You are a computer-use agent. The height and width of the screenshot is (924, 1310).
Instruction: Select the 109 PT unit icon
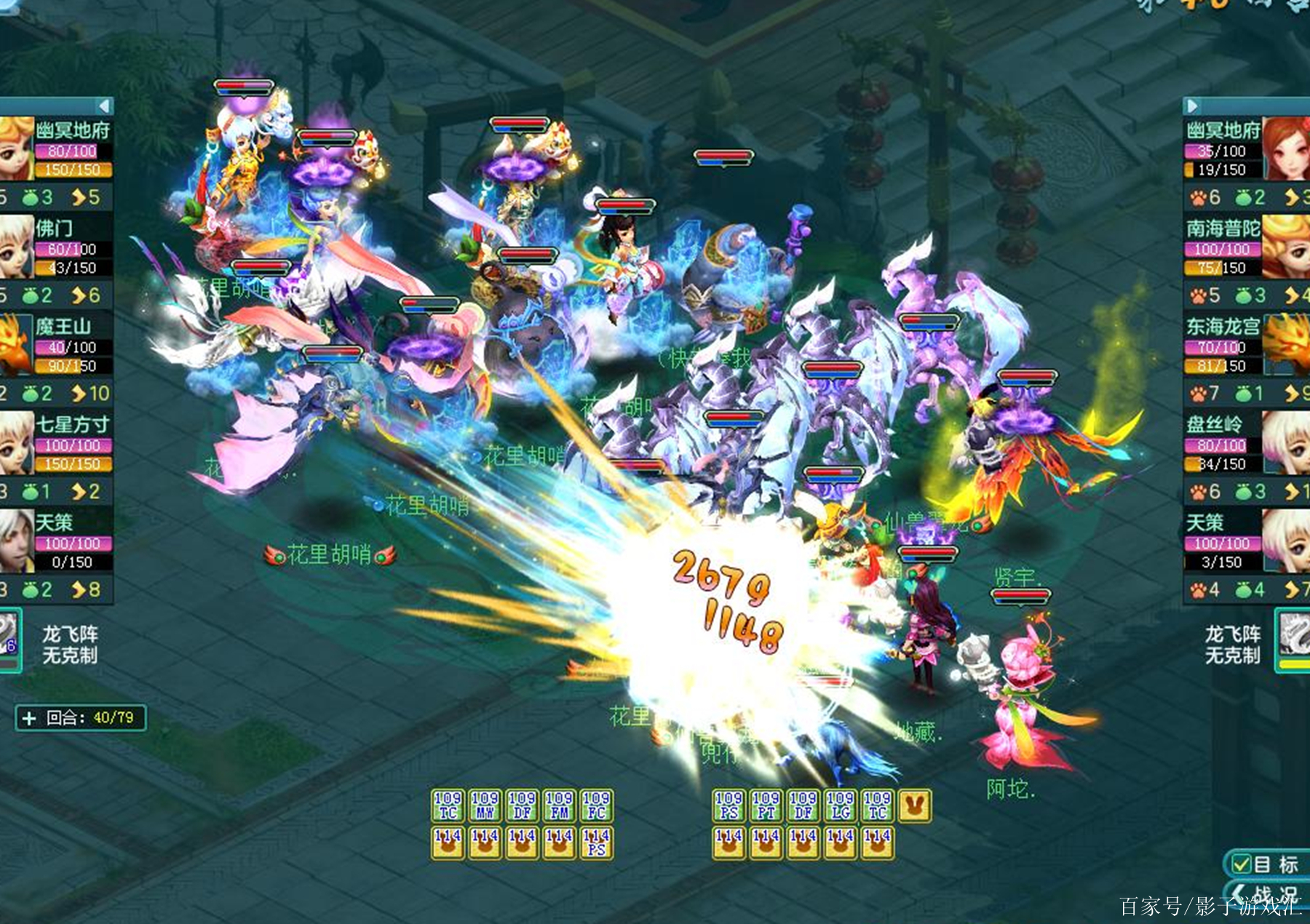(x=766, y=806)
